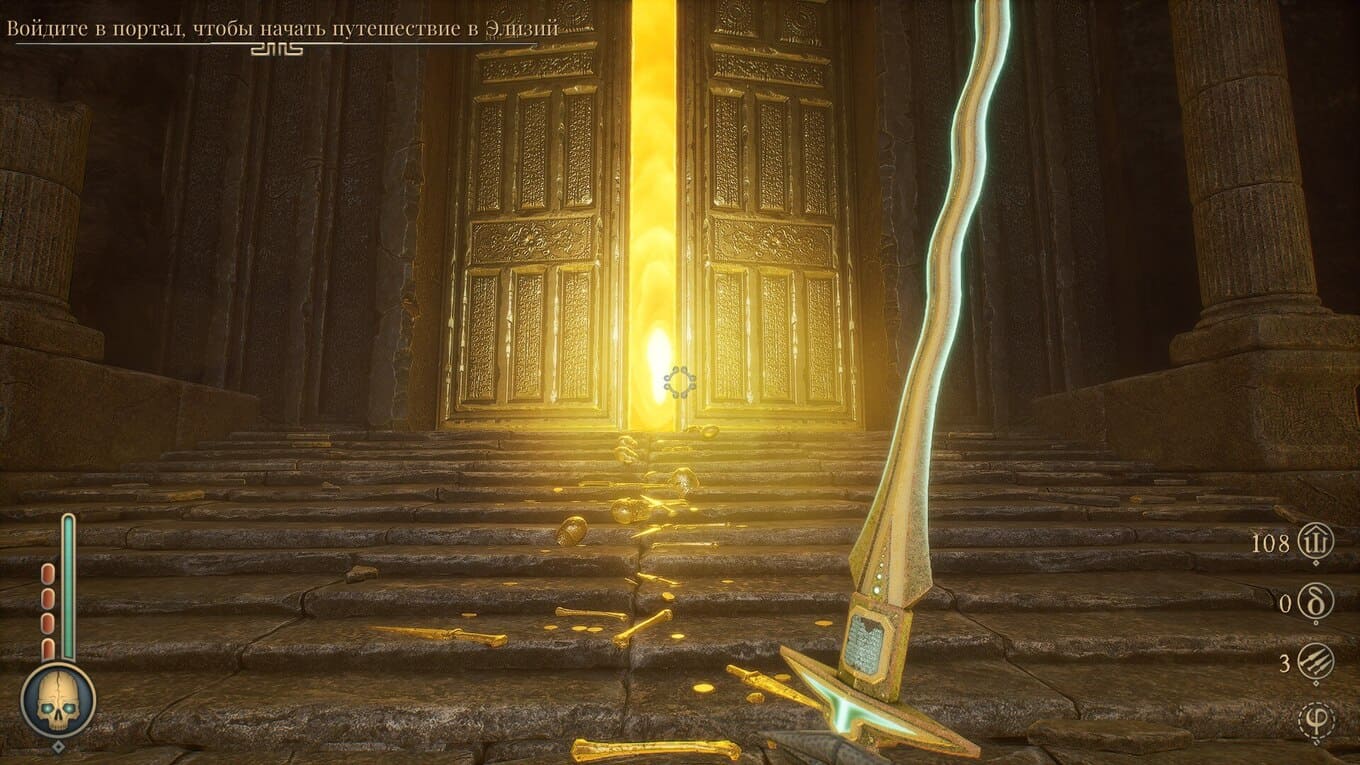Activate the dashed phi symbol ability
The image size is (1360, 765).
(x=1315, y=720)
